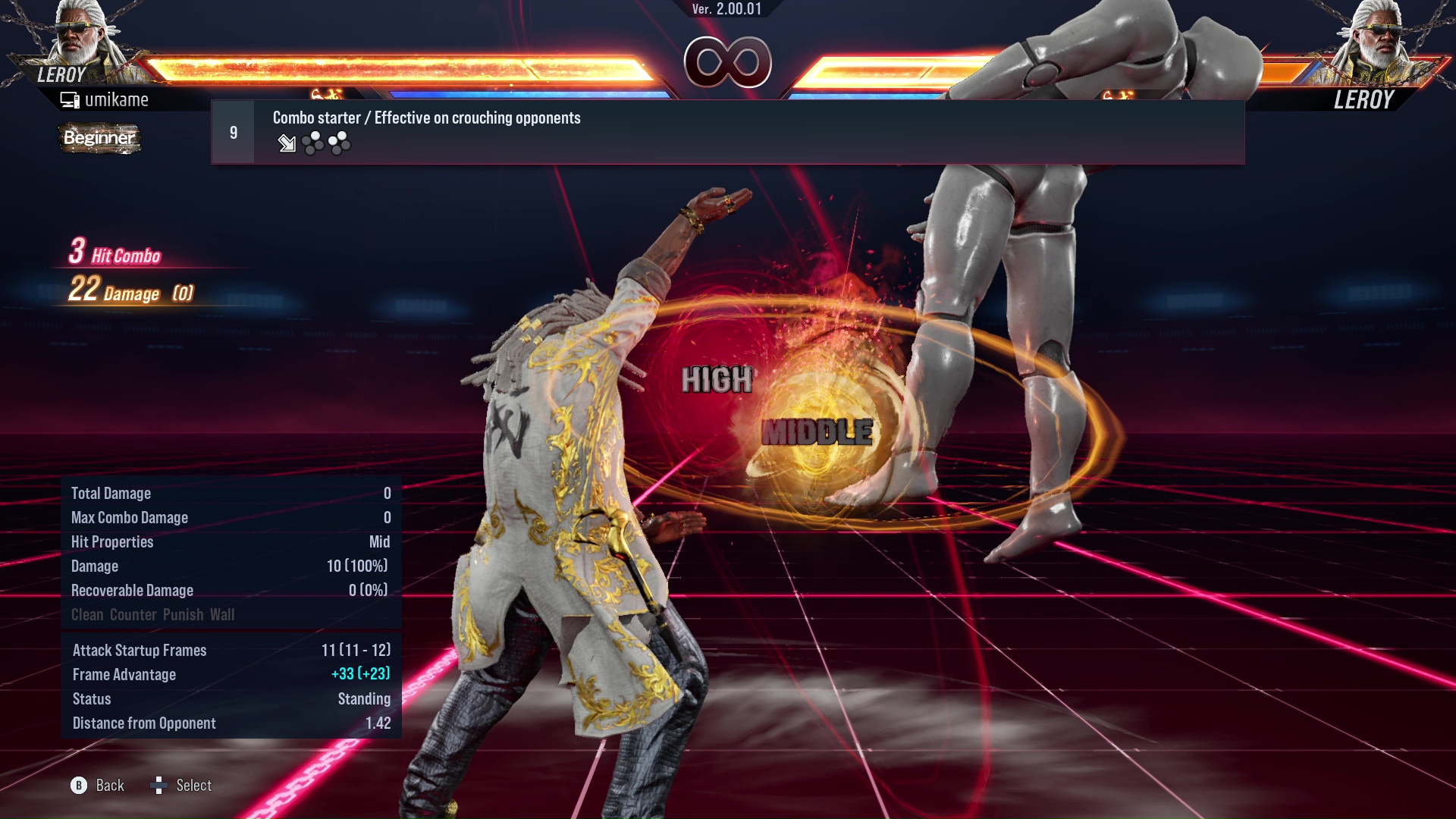Click the down-forward arrow input icon

287,144
